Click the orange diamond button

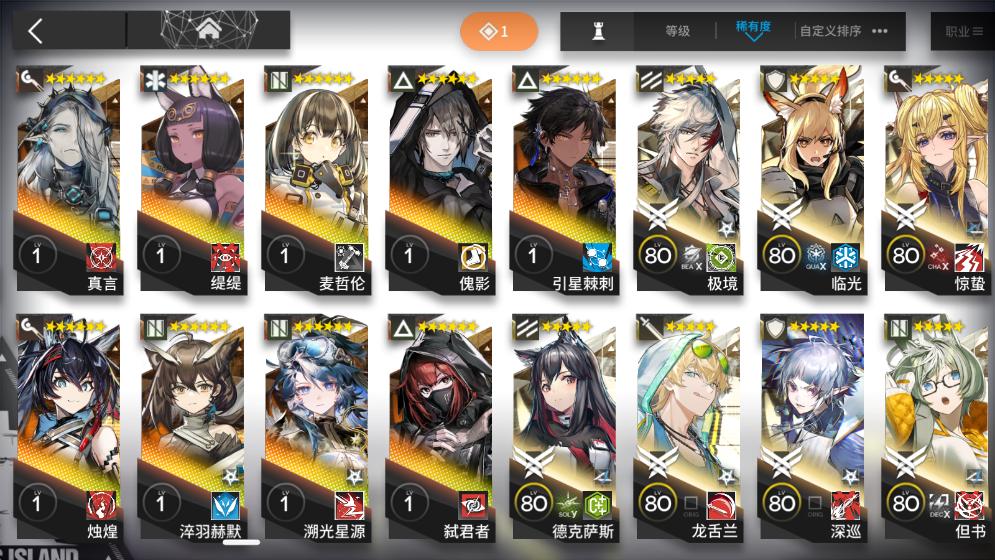pos(498,31)
